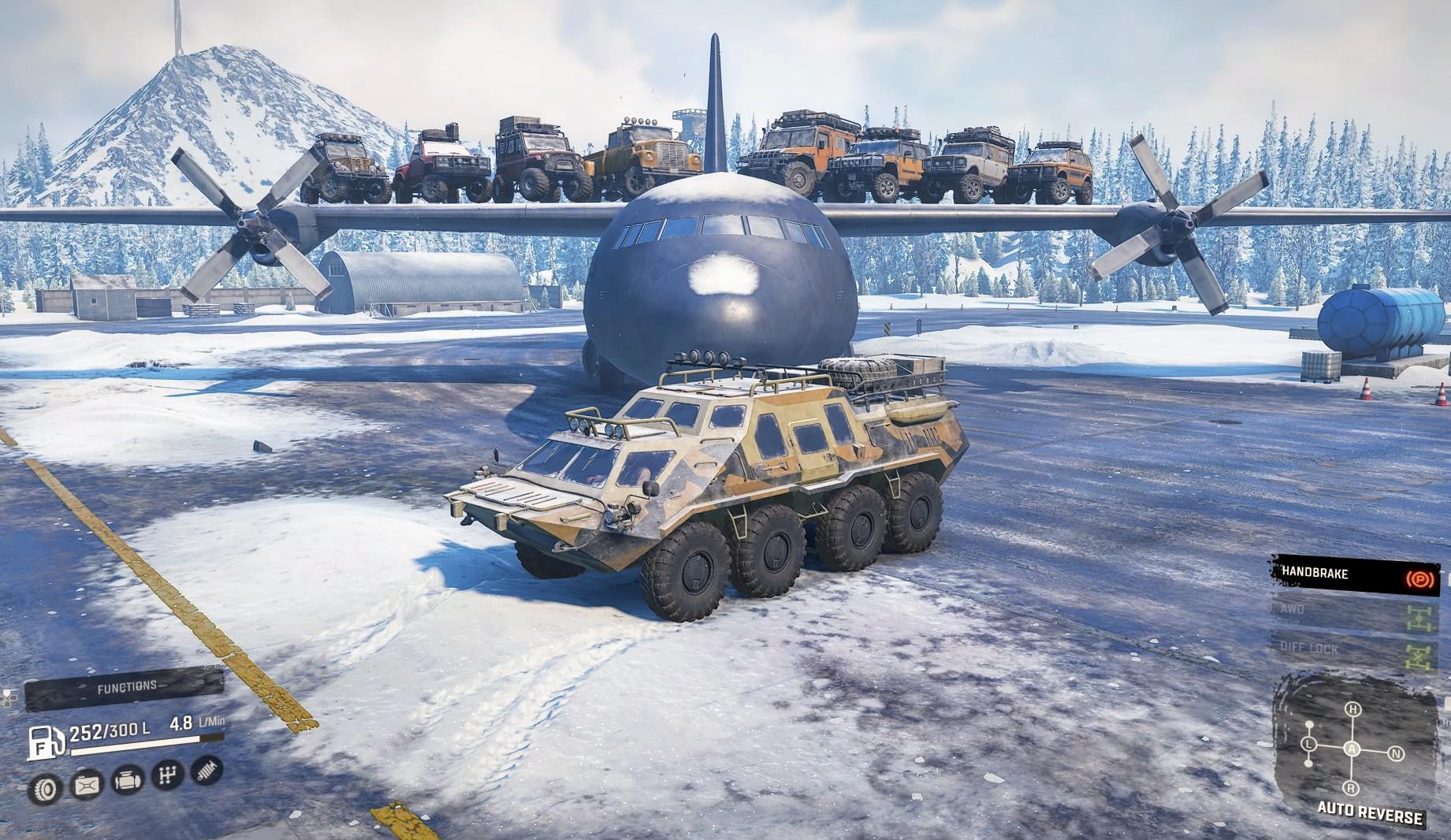1451x840 pixels.
Task: Shift gearbox to Reverse R
Action: coord(1351,789)
